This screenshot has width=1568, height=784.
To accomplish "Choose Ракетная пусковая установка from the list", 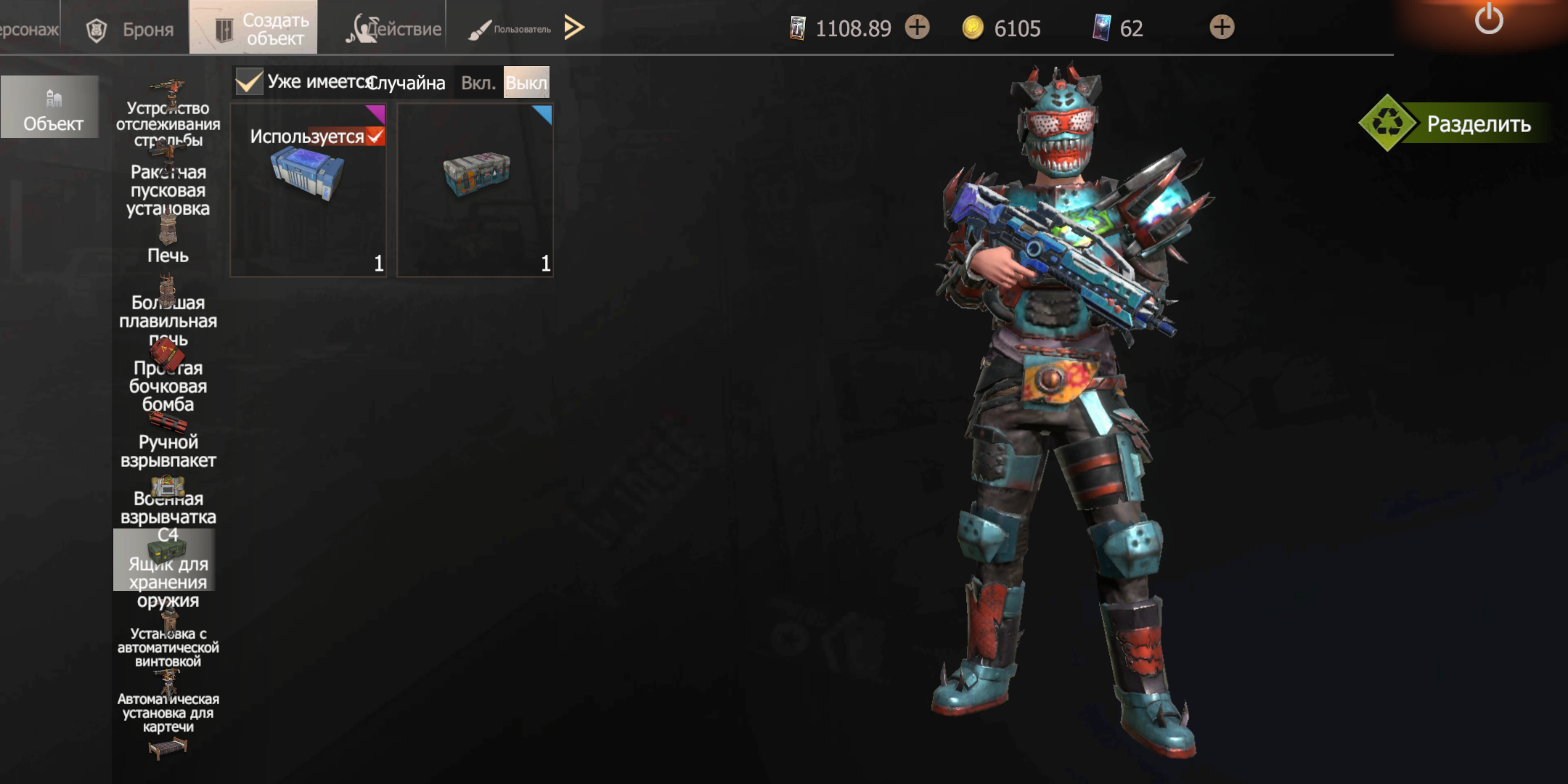I will (x=168, y=189).
